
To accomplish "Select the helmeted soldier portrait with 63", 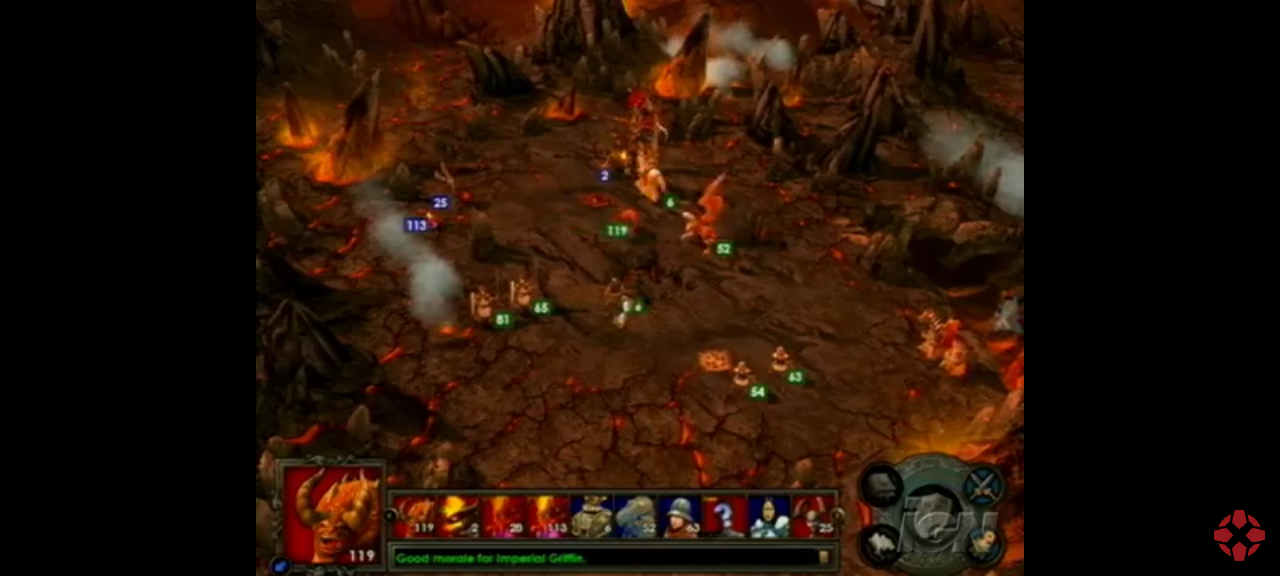I will 679,517.
